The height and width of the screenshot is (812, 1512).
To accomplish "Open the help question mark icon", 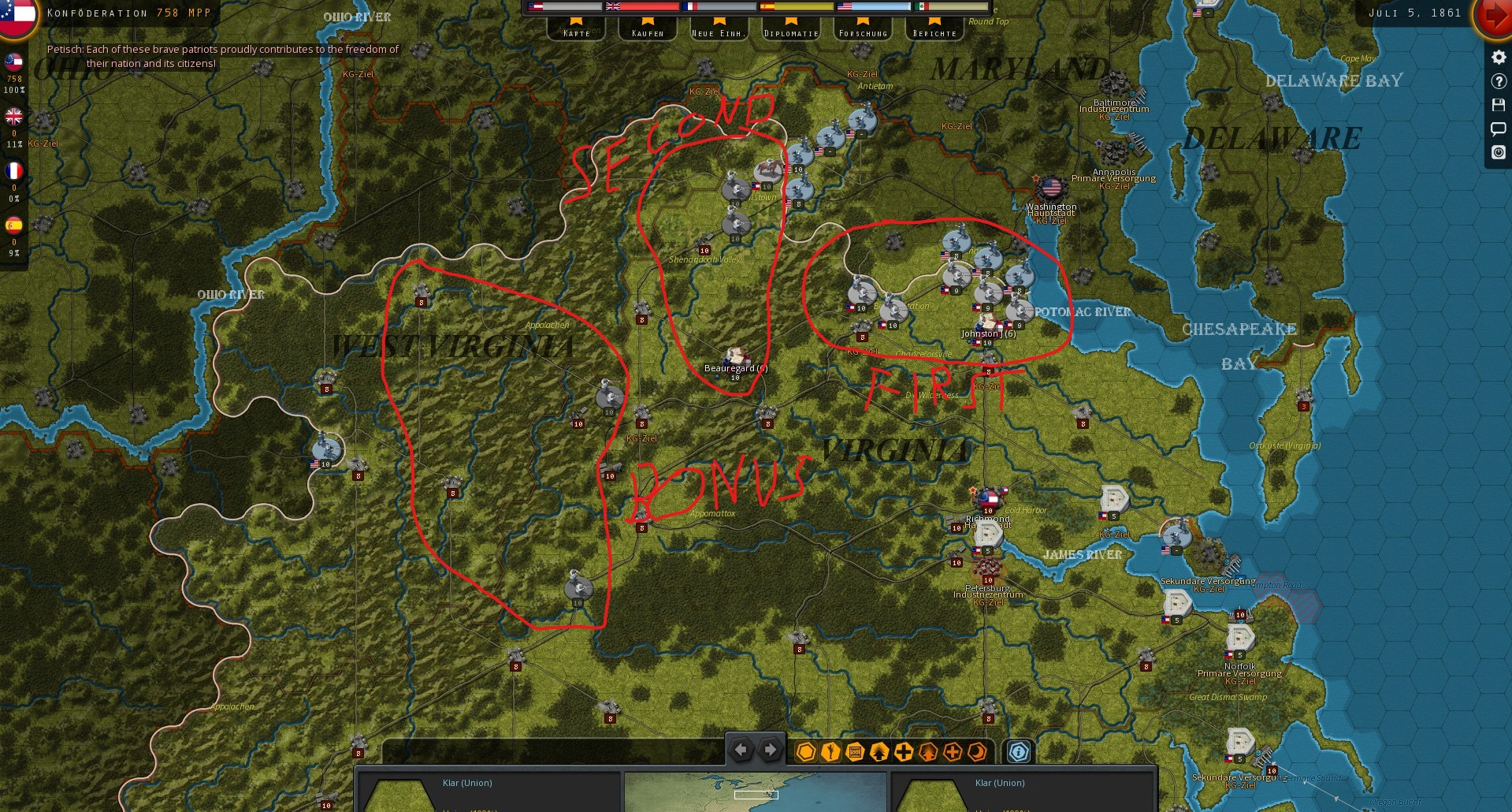I will tap(1498, 80).
